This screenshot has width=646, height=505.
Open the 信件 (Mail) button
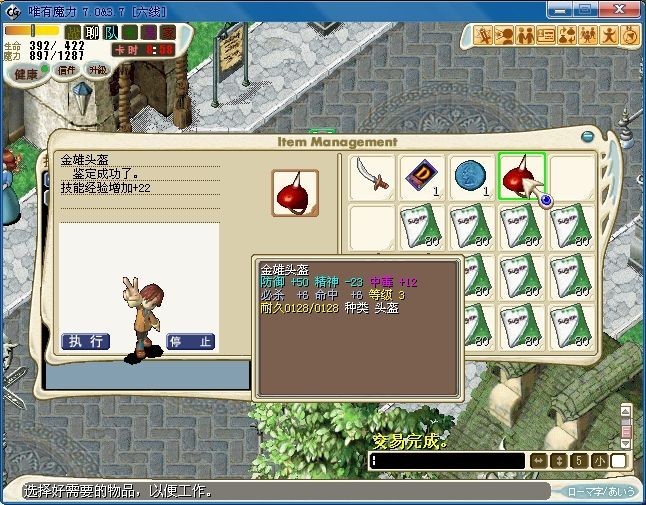click(x=67, y=71)
